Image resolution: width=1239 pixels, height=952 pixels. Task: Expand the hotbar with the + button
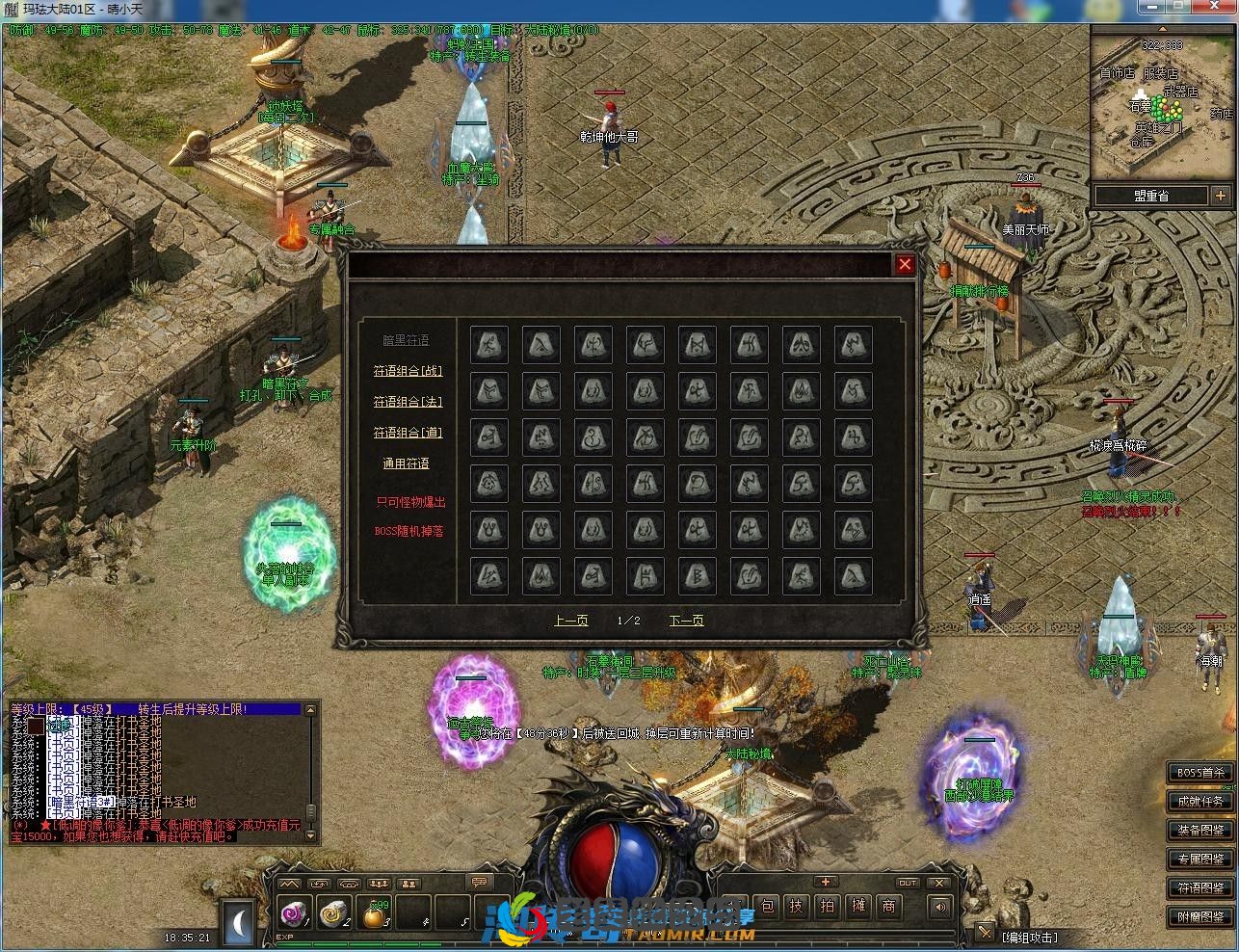825,881
